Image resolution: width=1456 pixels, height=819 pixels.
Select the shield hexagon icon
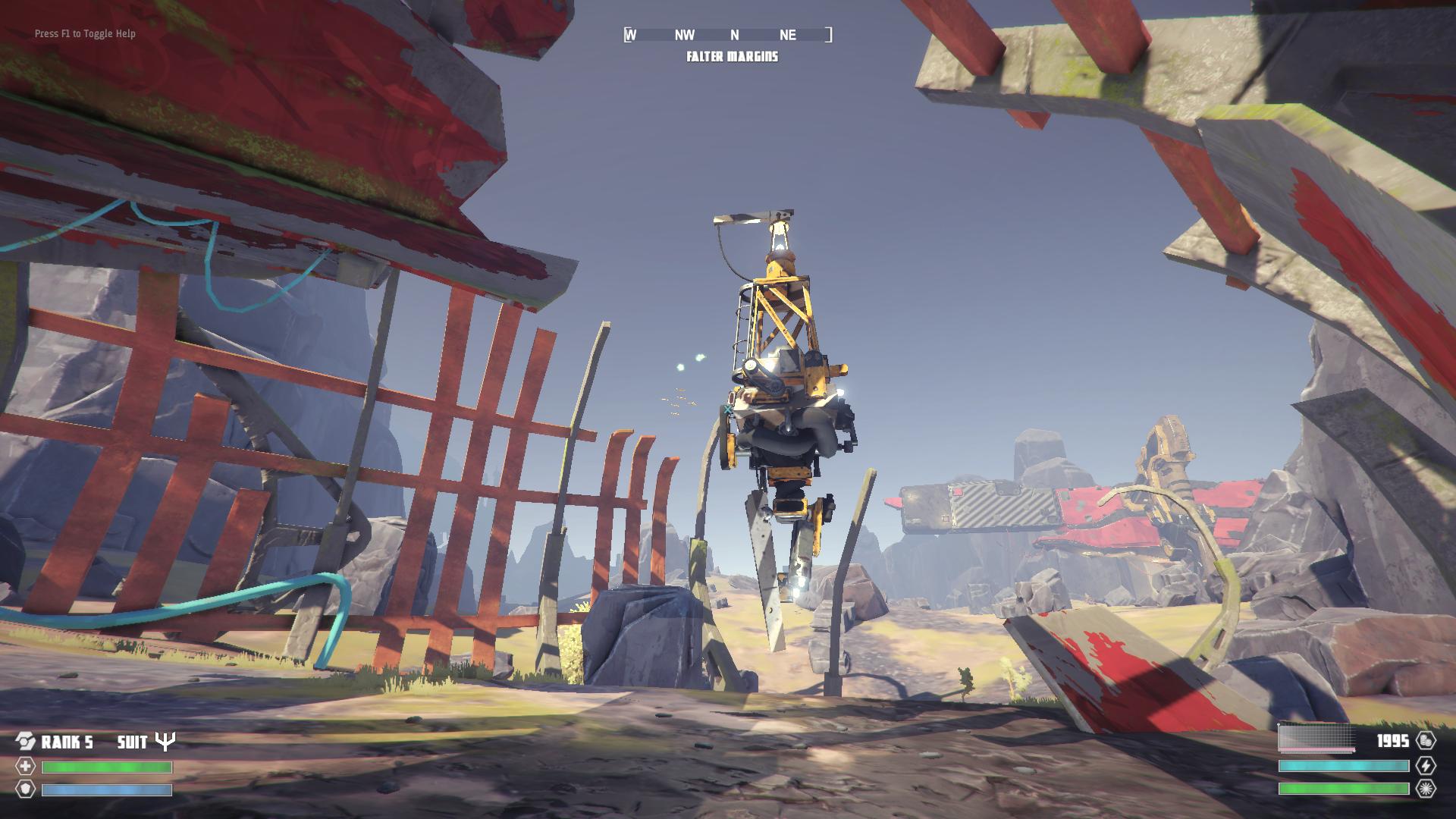pos(26,789)
